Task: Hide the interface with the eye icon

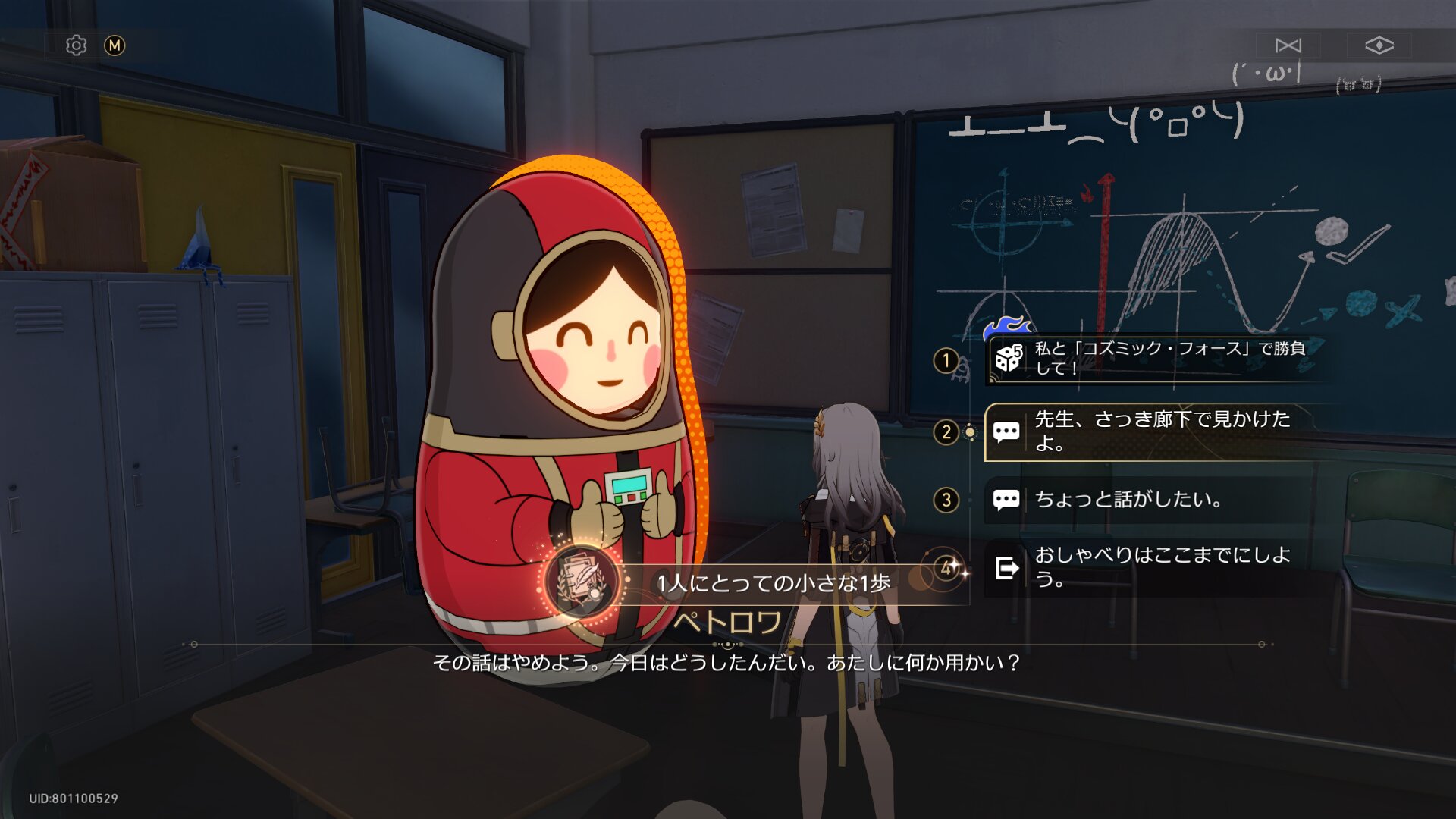Action: tap(1379, 45)
